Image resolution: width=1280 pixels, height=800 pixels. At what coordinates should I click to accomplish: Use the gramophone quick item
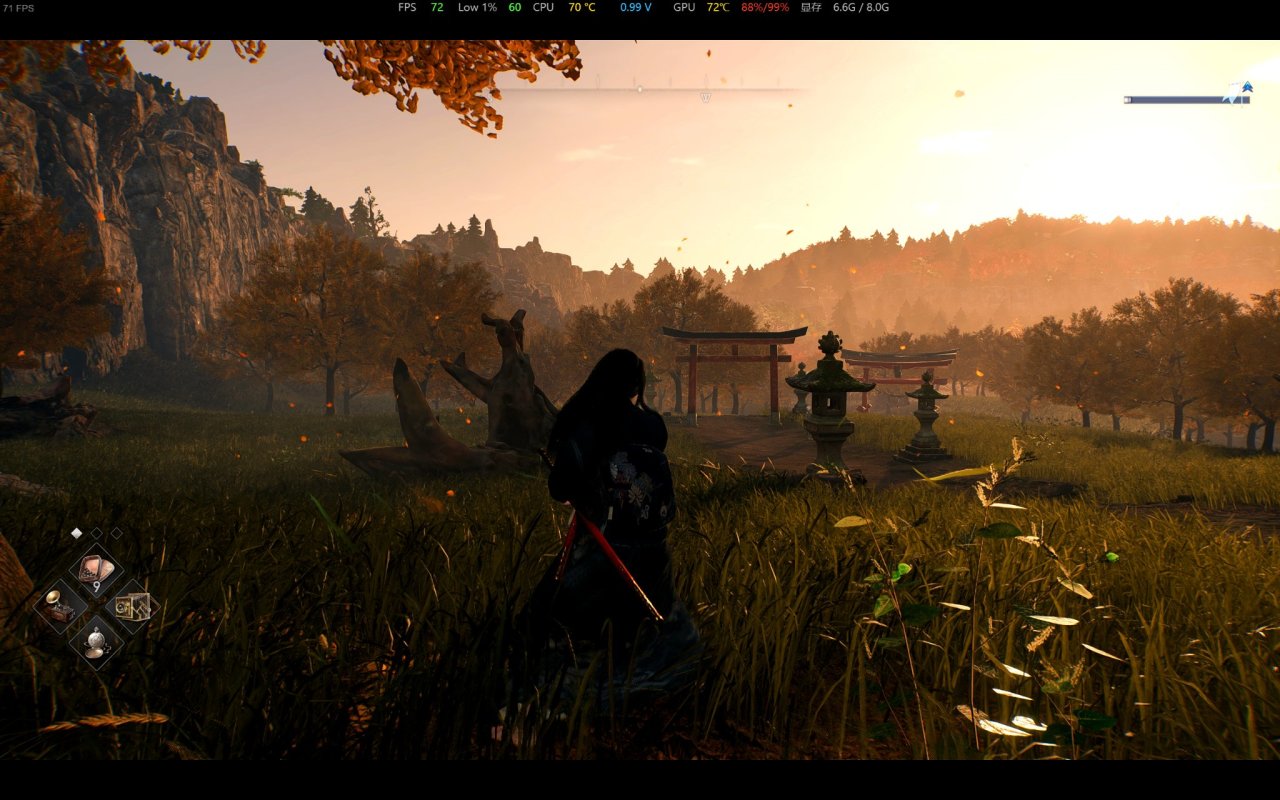point(60,607)
